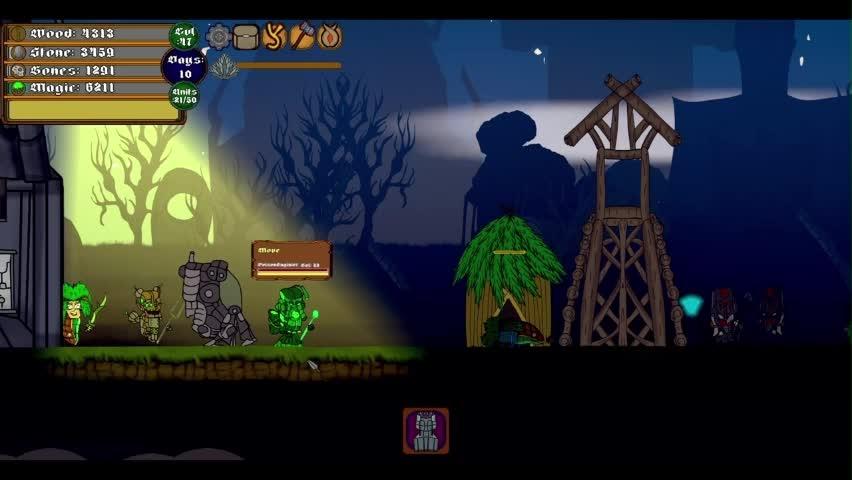Open the gear settings icon

(218, 37)
